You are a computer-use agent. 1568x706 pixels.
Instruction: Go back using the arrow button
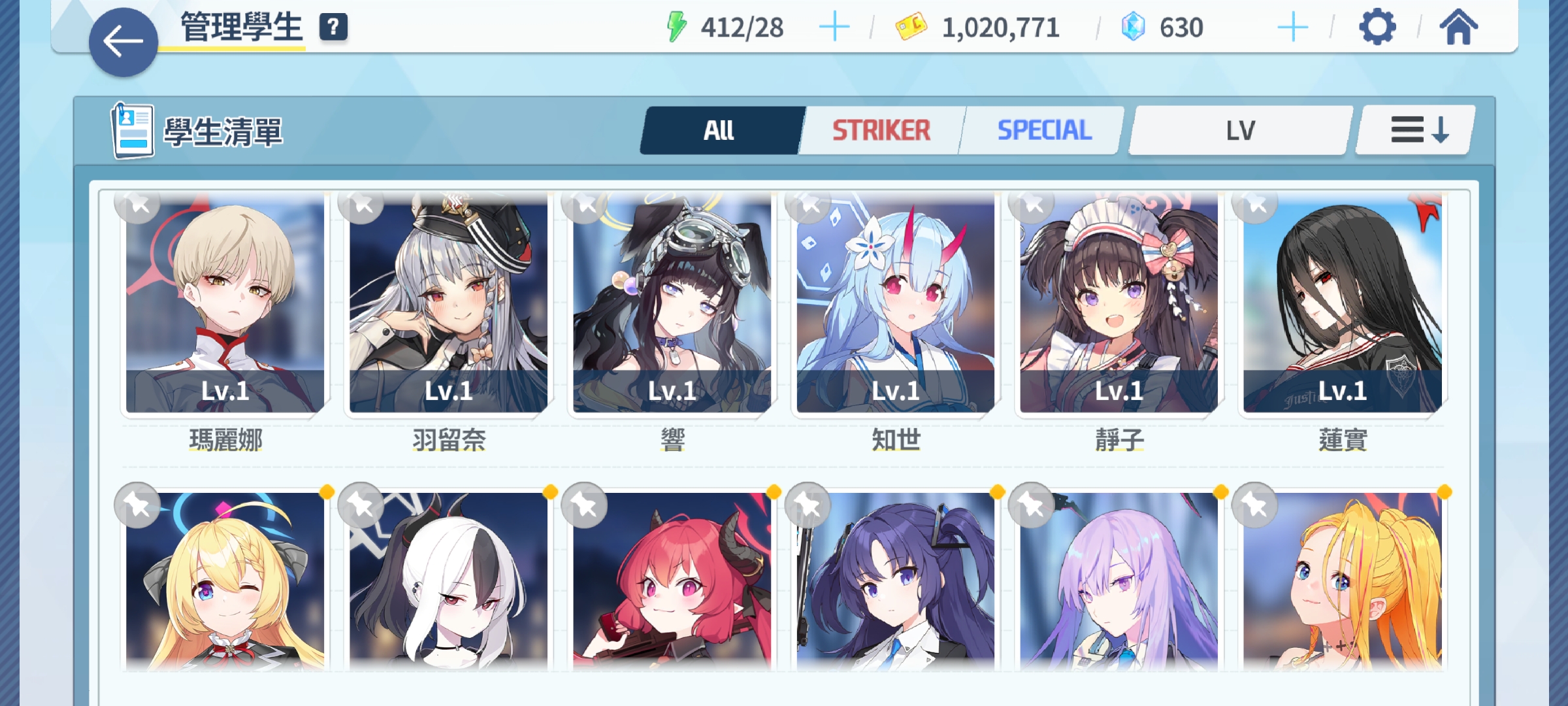(x=123, y=42)
